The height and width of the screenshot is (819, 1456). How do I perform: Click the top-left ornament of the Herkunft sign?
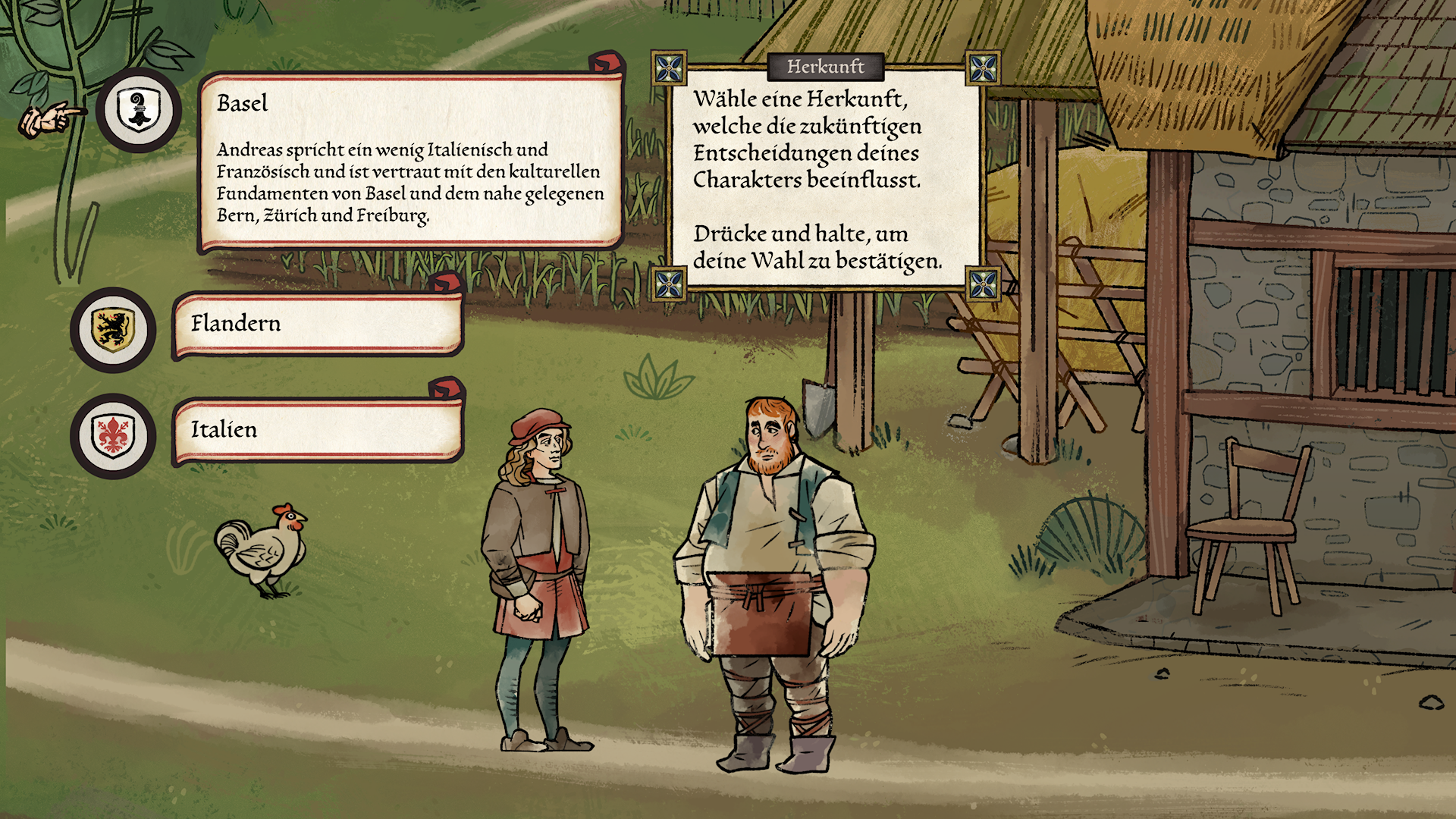click(670, 68)
